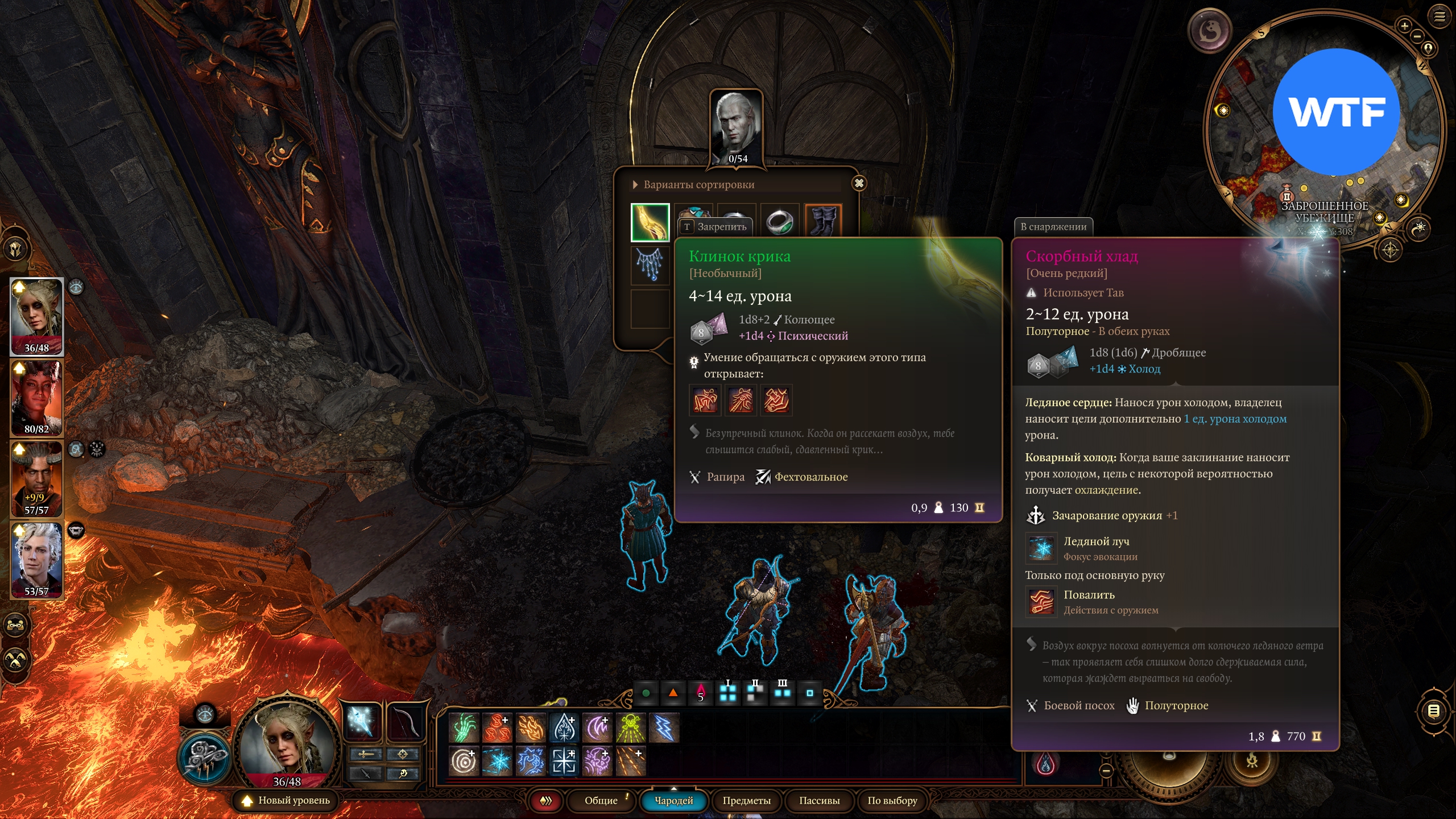
Task: Select the blue crystal necklace slot
Action: [650, 264]
